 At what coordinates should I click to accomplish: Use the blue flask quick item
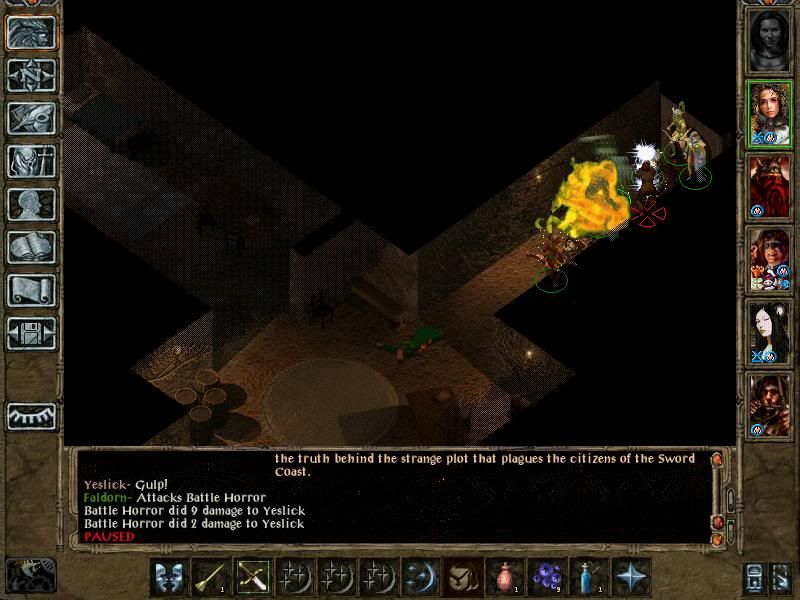click(587, 576)
